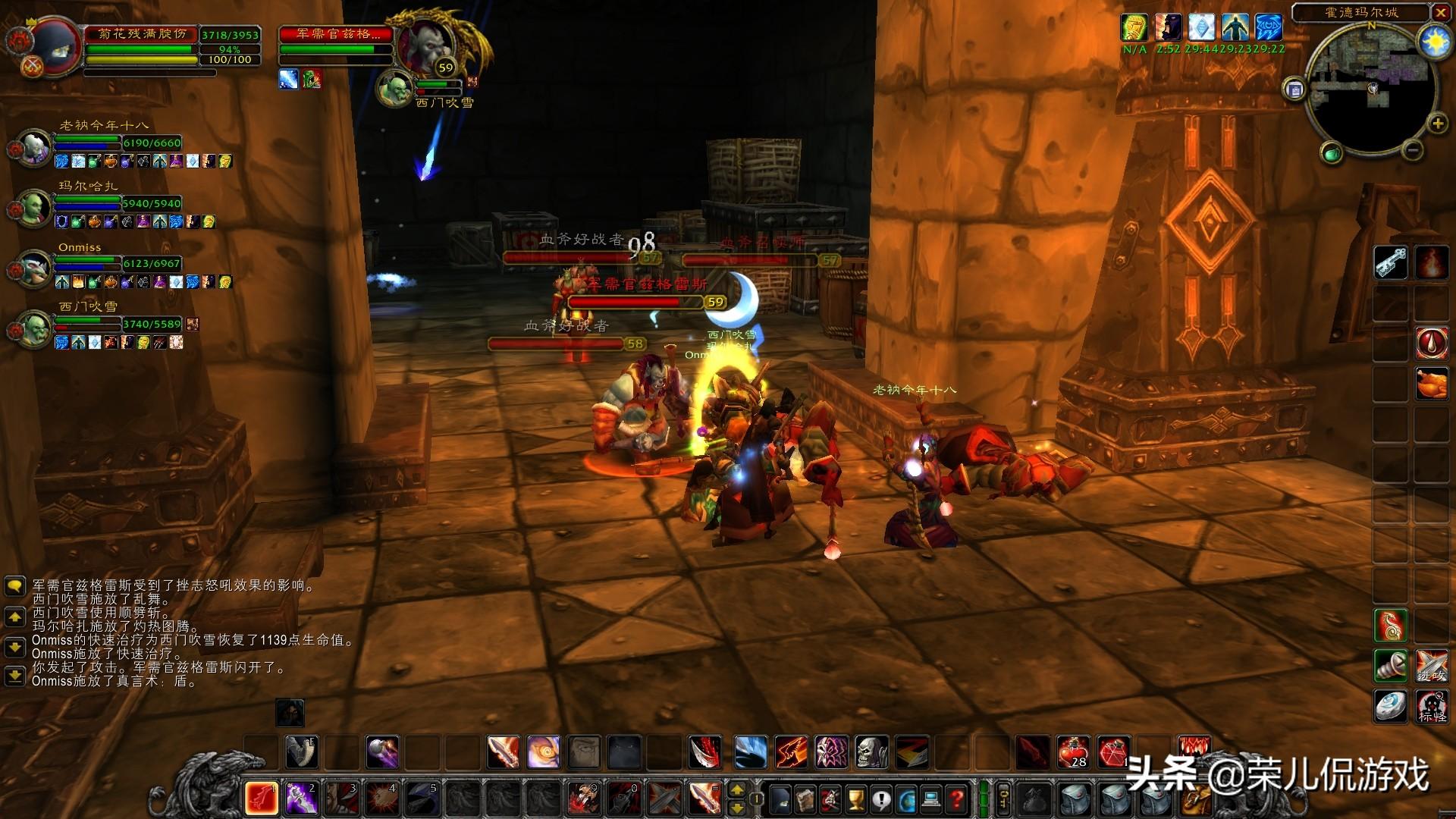The width and height of the screenshot is (1456, 819).
Task: Activate the glowing red ability in action slot 1
Action: pyautogui.click(x=261, y=799)
